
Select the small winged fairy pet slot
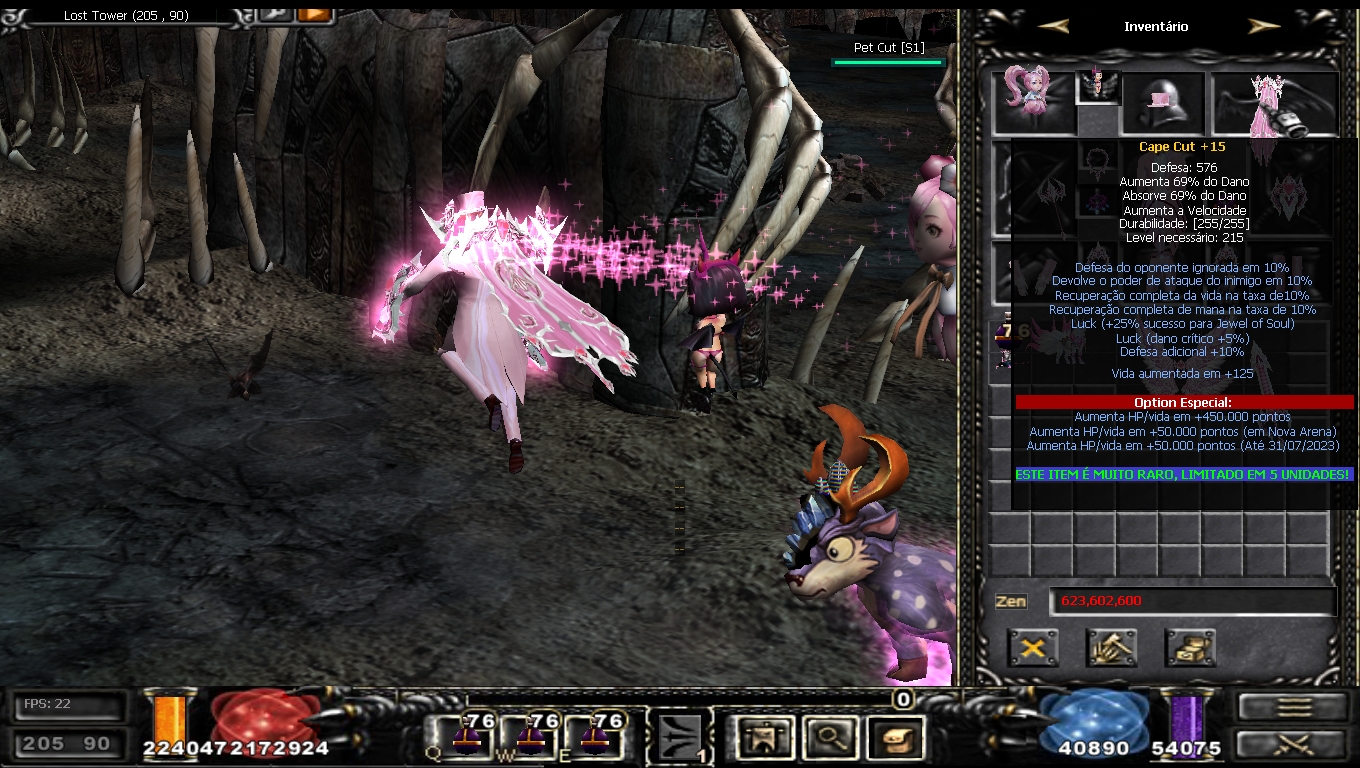[1097, 87]
